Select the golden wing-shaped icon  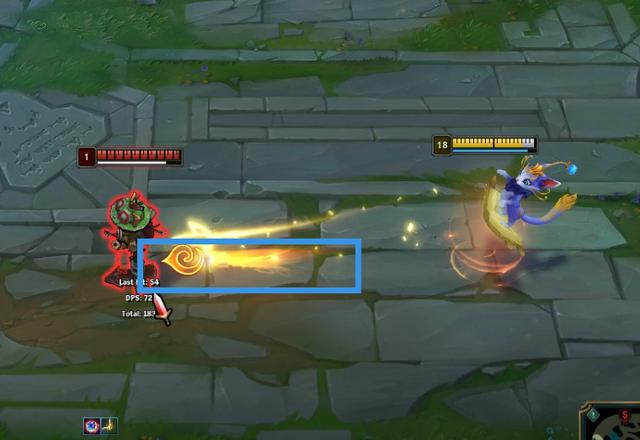click(108, 425)
